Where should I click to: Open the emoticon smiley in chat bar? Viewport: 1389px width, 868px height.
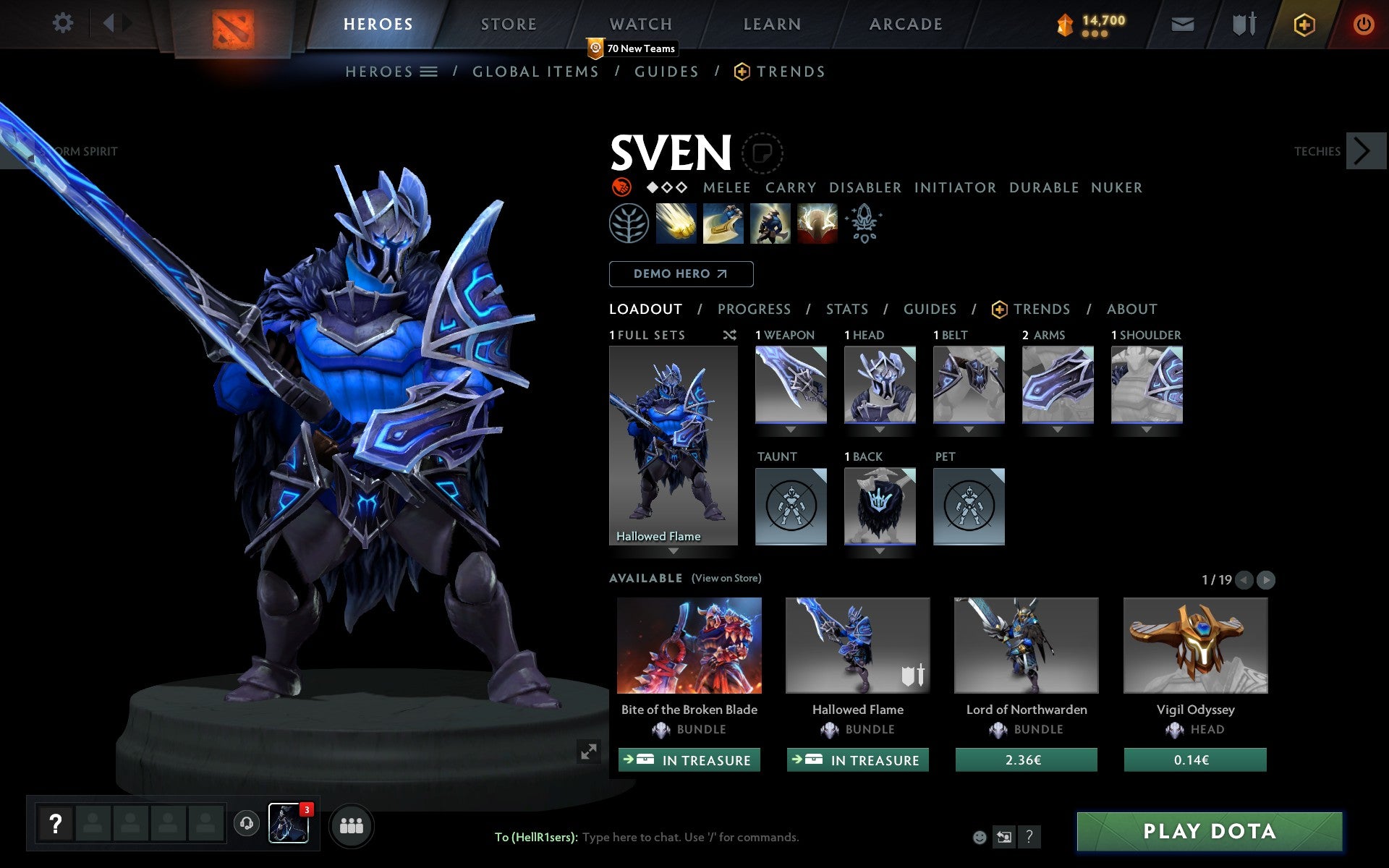click(980, 837)
